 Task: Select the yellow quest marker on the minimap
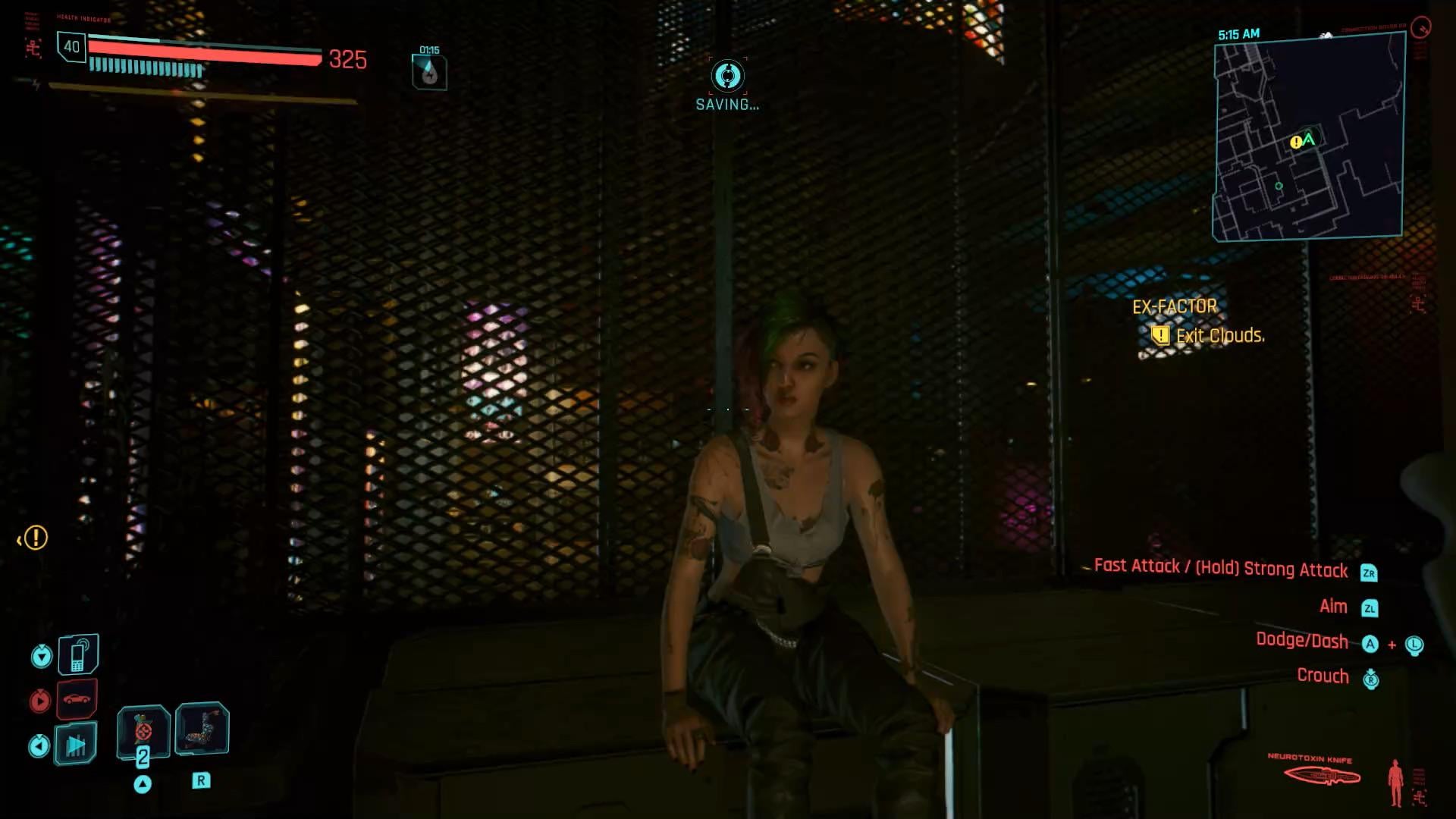pyautogui.click(x=1296, y=142)
